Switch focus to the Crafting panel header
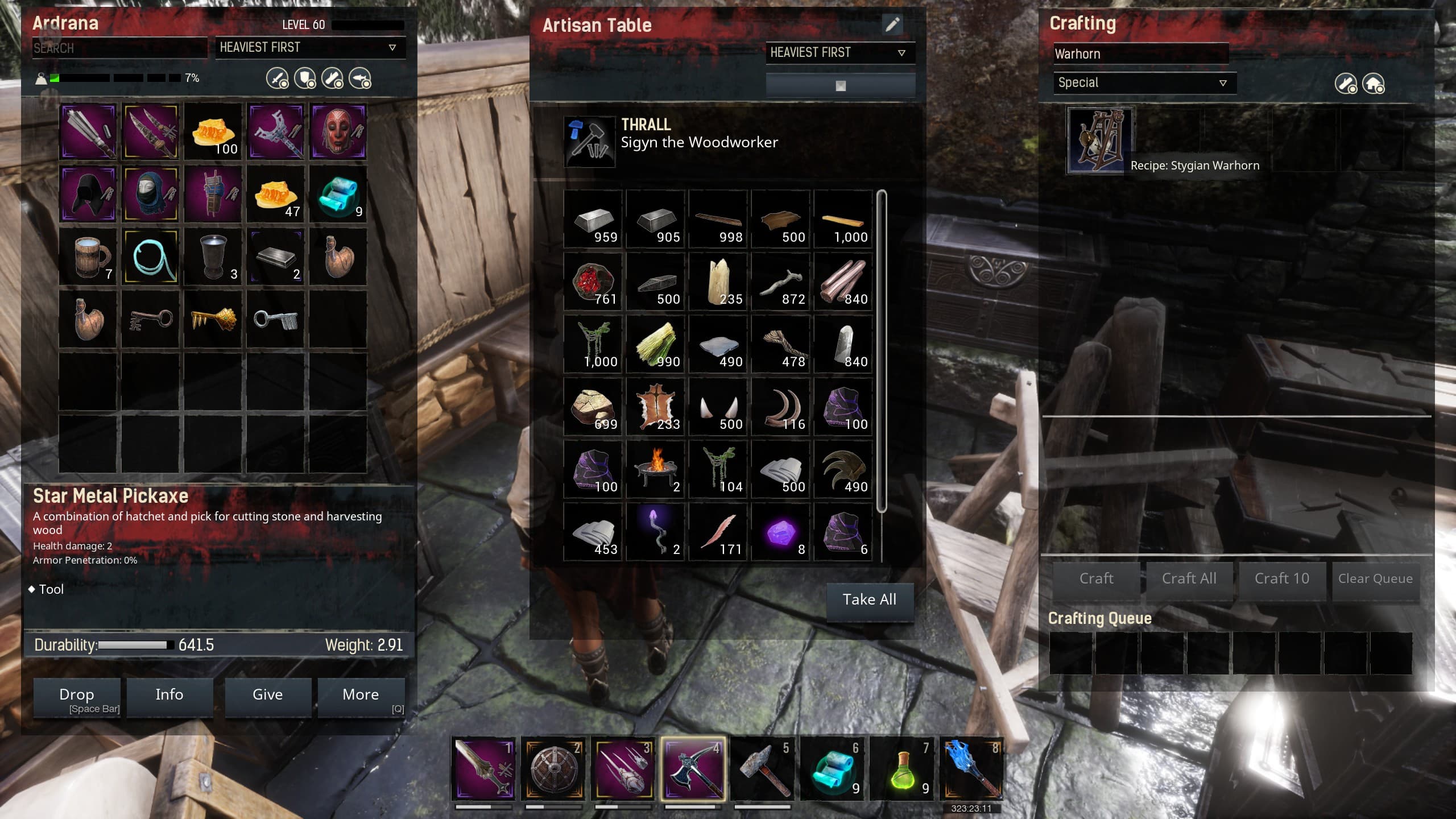Viewport: 1456px width, 819px height. tap(1082, 24)
